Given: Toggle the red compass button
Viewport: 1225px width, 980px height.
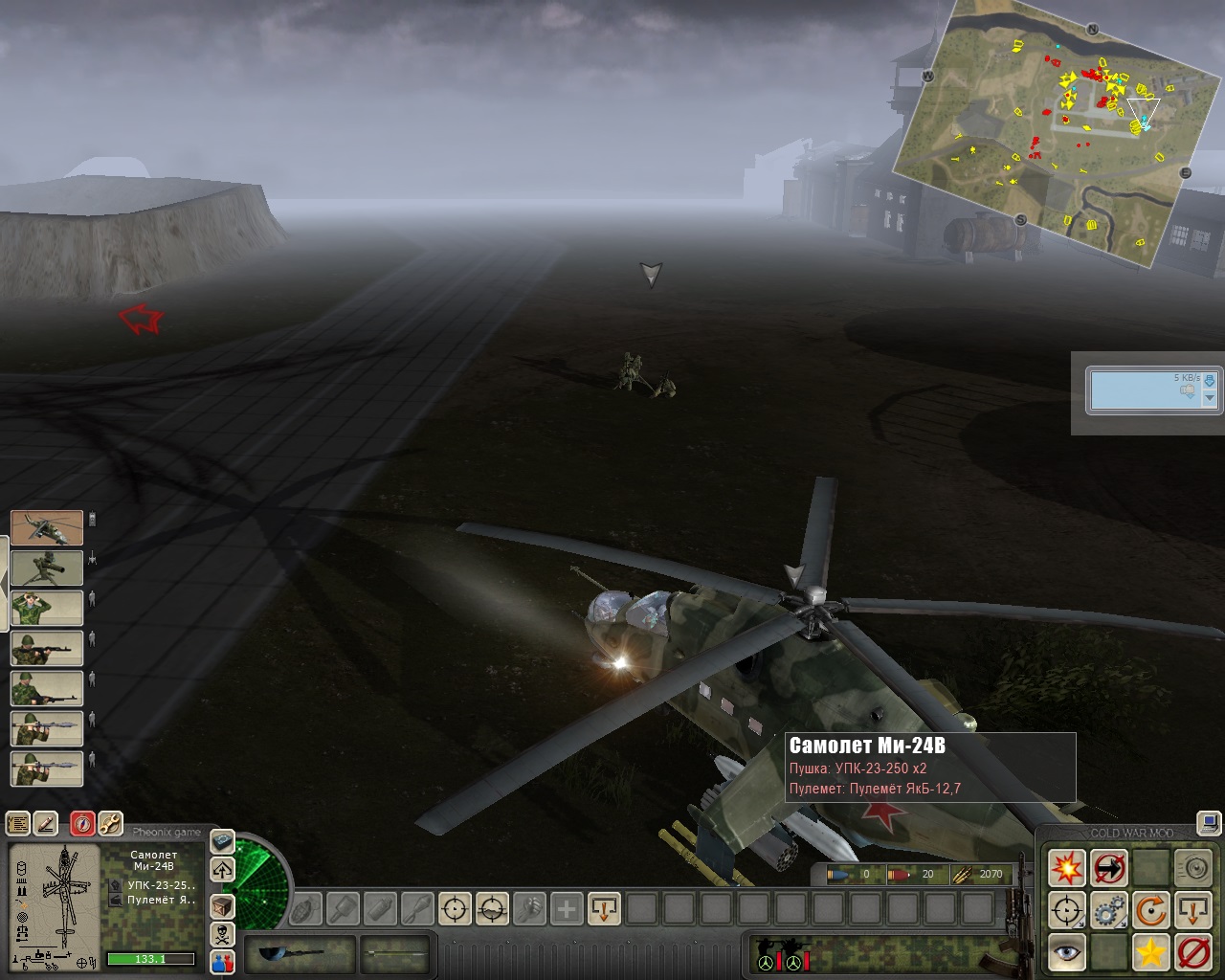Looking at the screenshot, I should pos(83,823).
